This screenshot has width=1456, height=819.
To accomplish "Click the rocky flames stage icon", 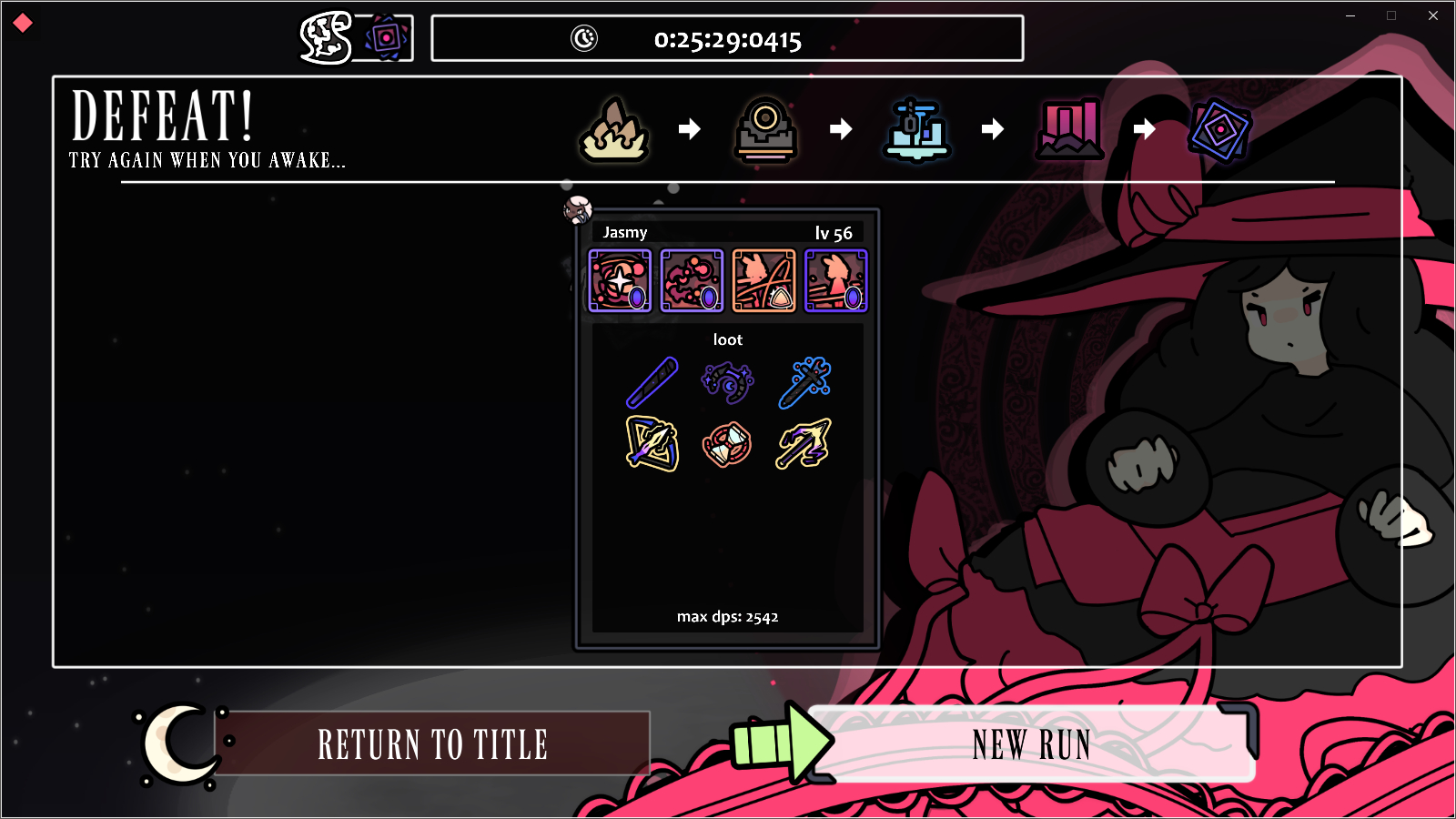I will (614, 130).
